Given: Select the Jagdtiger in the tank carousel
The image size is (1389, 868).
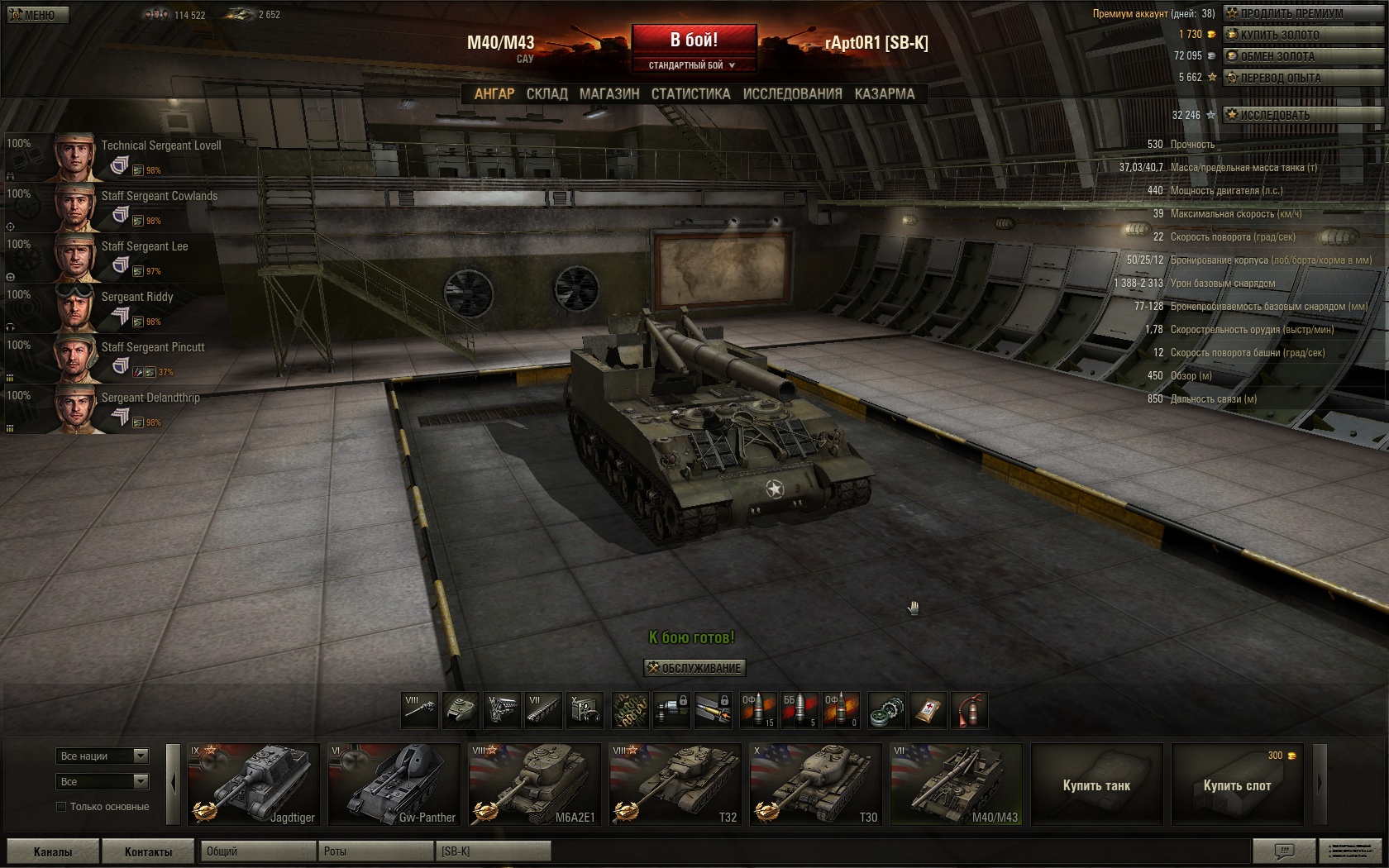Looking at the screenshot, I should (x=253, y=785).
